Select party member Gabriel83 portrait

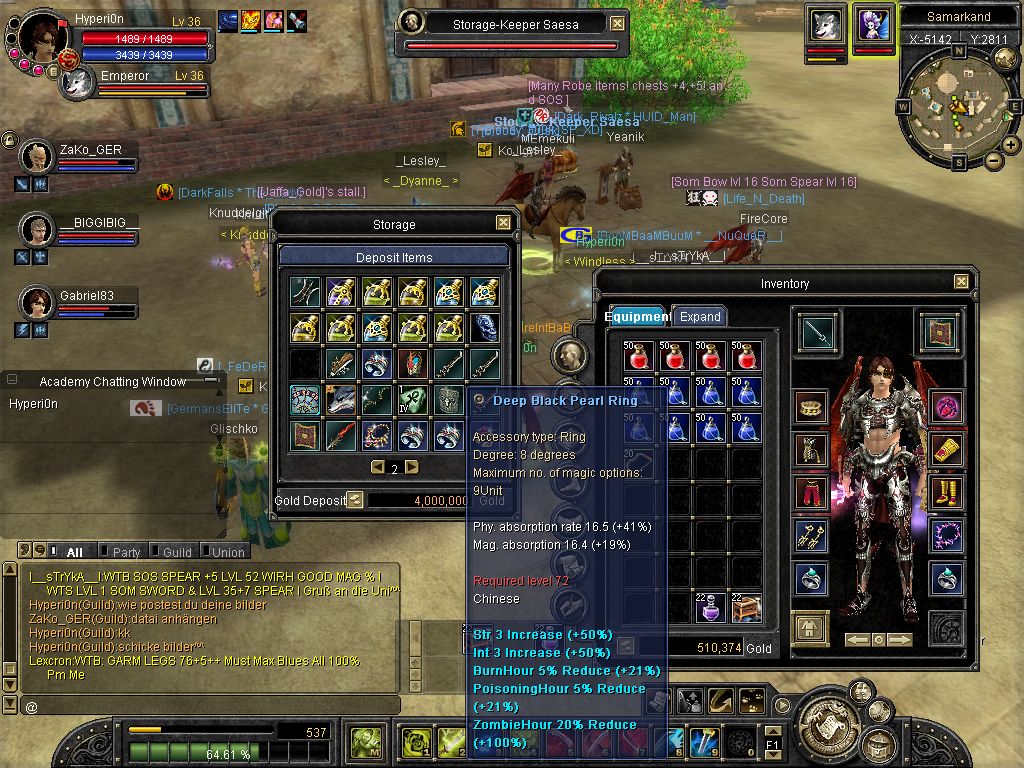coord(37,301)
